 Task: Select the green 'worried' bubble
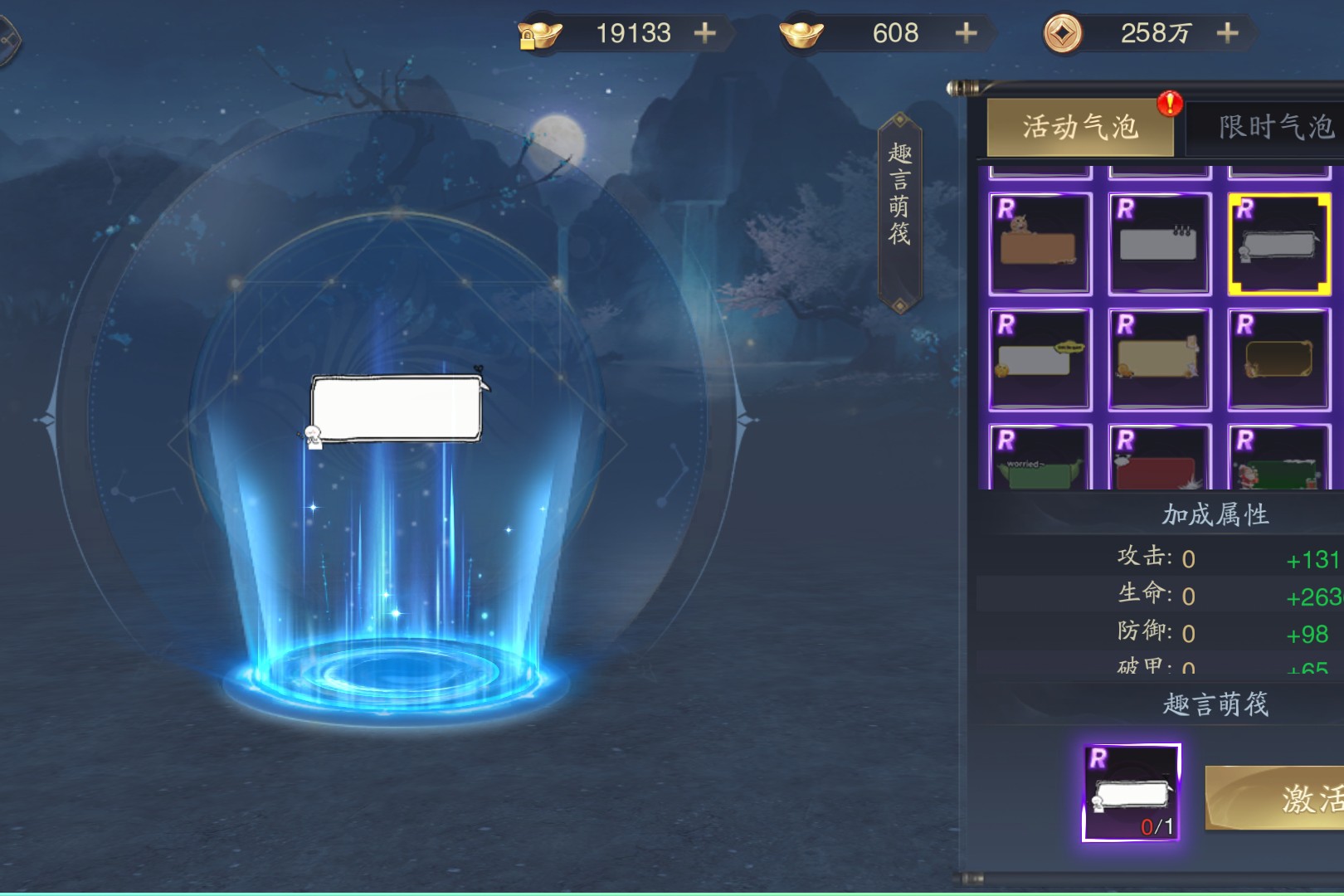(1040, 459)
